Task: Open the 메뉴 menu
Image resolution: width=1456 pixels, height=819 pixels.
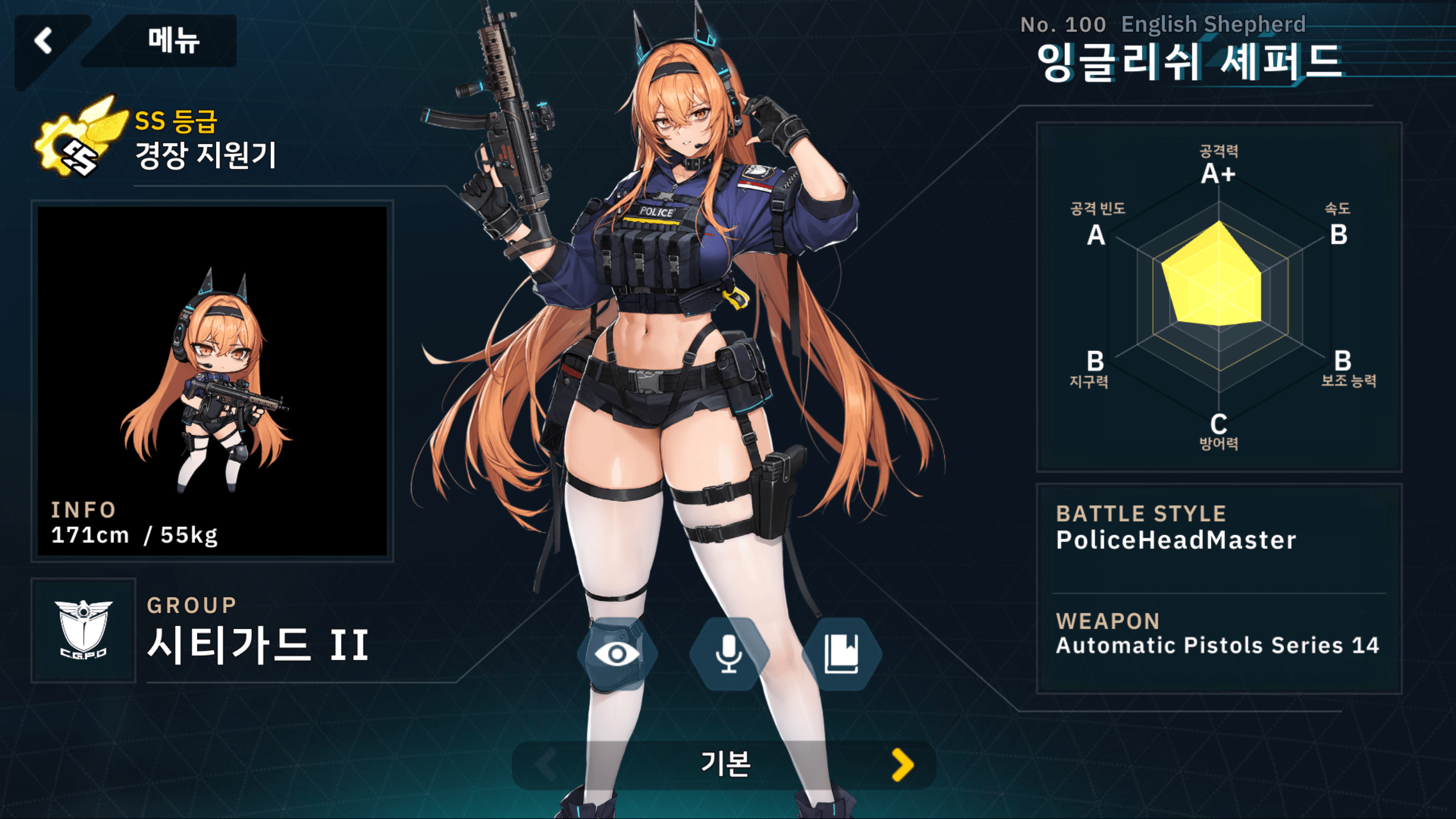Action: tap(173, 41)
